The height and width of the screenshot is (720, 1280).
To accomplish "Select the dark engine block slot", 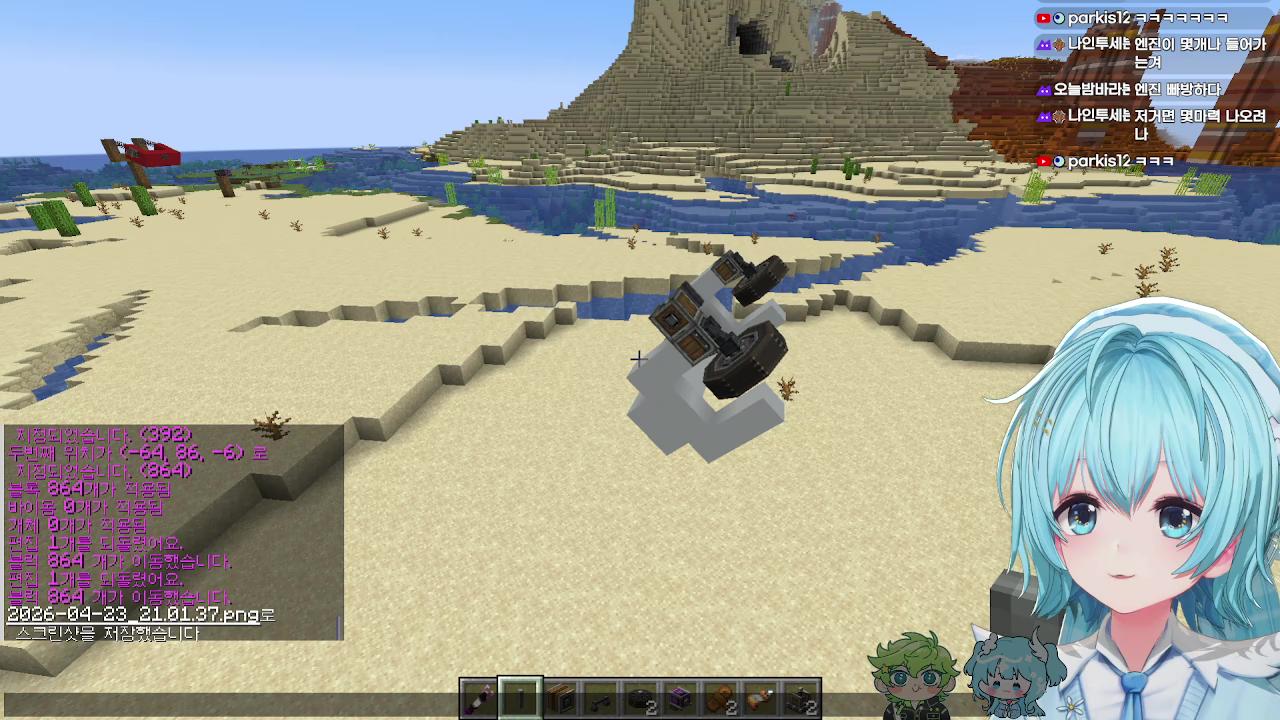I will [801, 698].
